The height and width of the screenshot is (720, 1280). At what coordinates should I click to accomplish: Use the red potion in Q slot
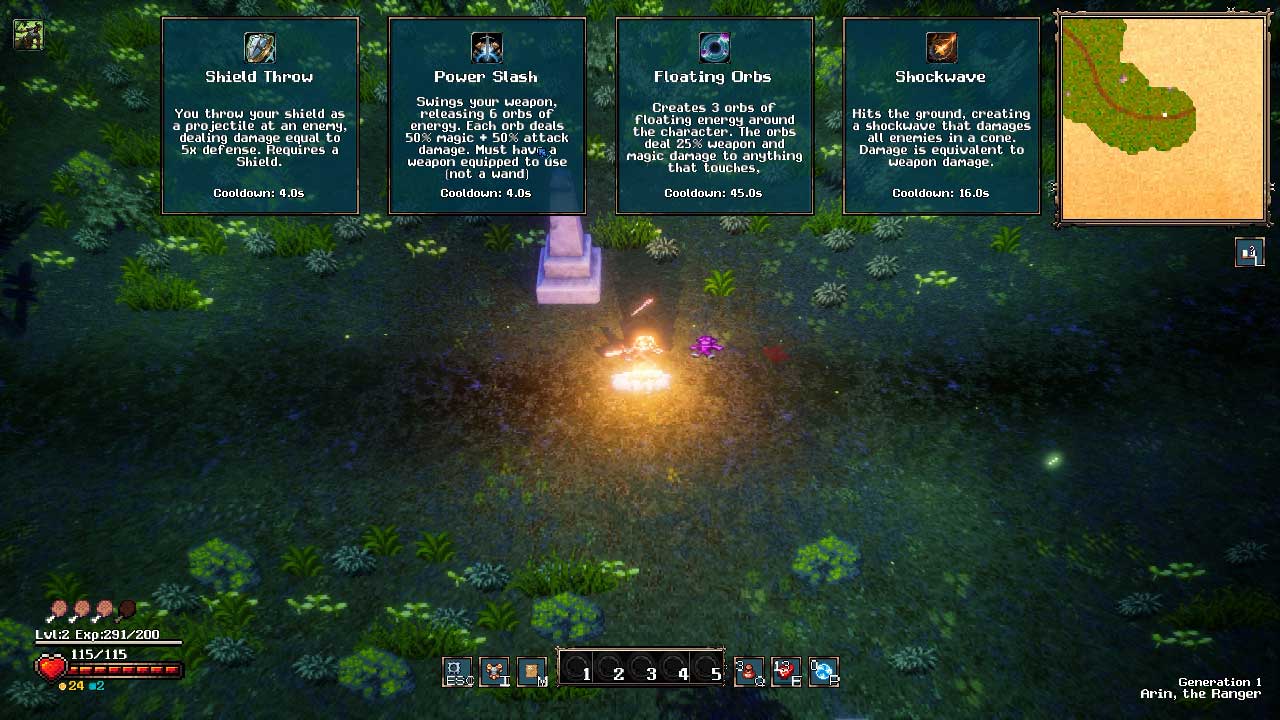pyautogui.click(x=749, y=671)
